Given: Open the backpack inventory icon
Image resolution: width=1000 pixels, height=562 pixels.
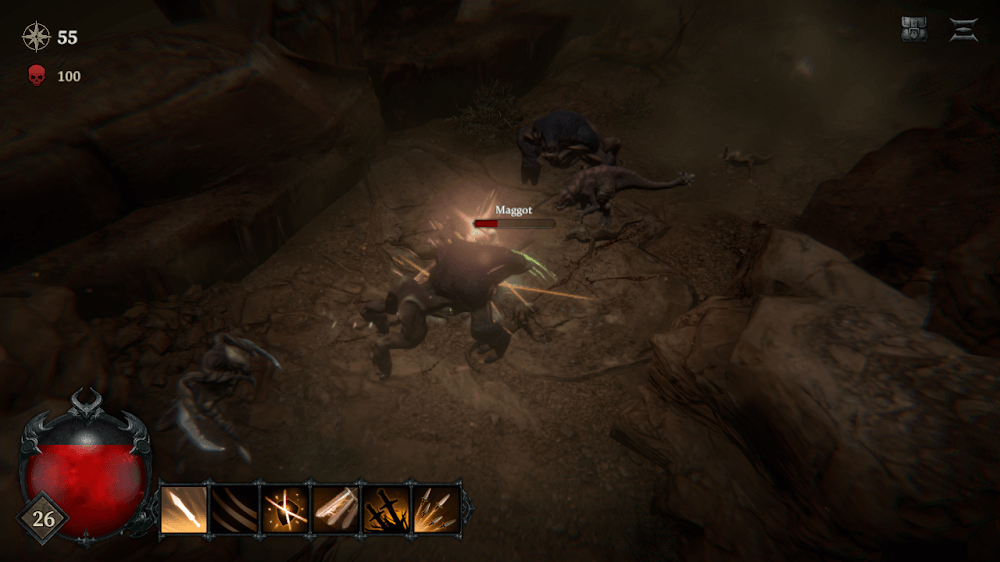Looking at the screenshot, I should point(914,30).
